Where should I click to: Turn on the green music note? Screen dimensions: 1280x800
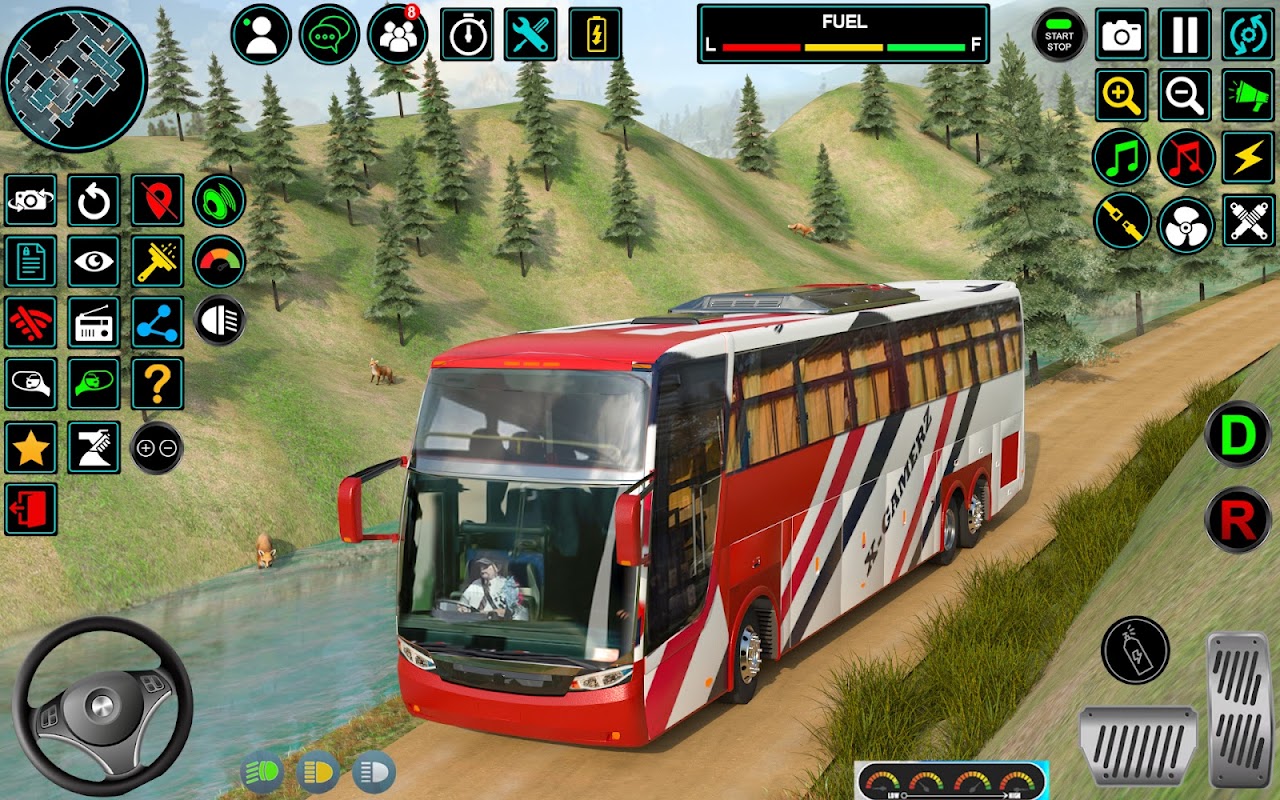1121,159
